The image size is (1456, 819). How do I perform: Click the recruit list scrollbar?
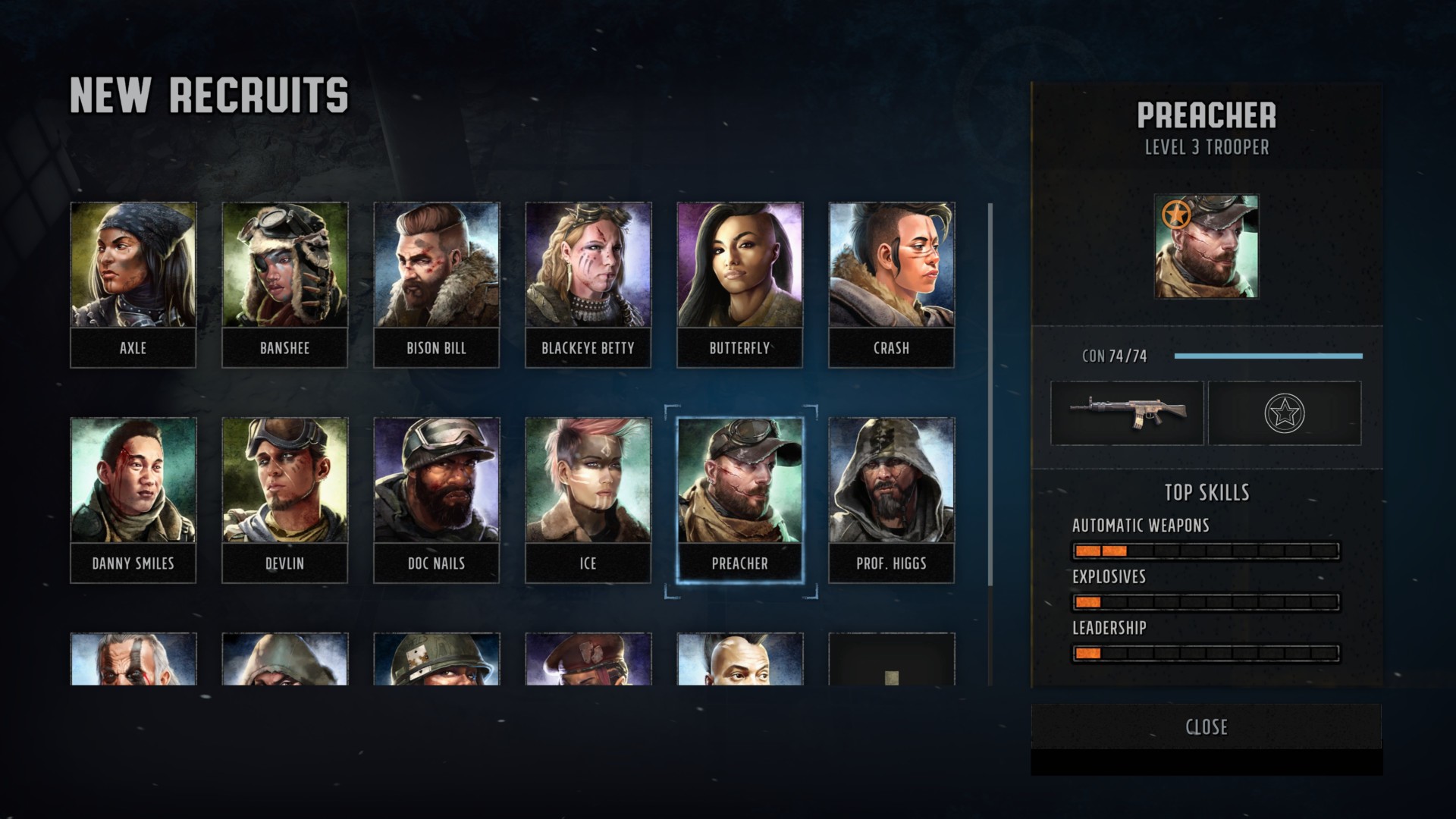click(x=990, y=394)
